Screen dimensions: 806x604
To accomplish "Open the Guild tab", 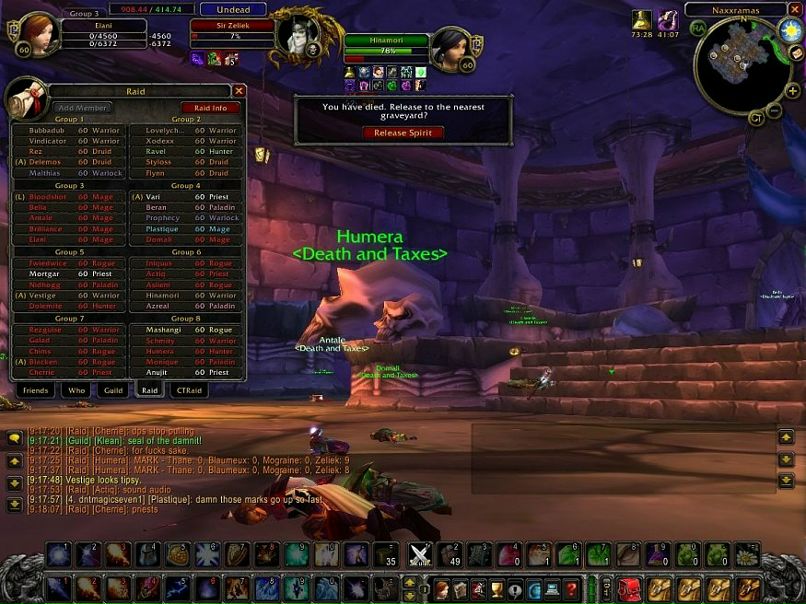I will coord(114,390).
